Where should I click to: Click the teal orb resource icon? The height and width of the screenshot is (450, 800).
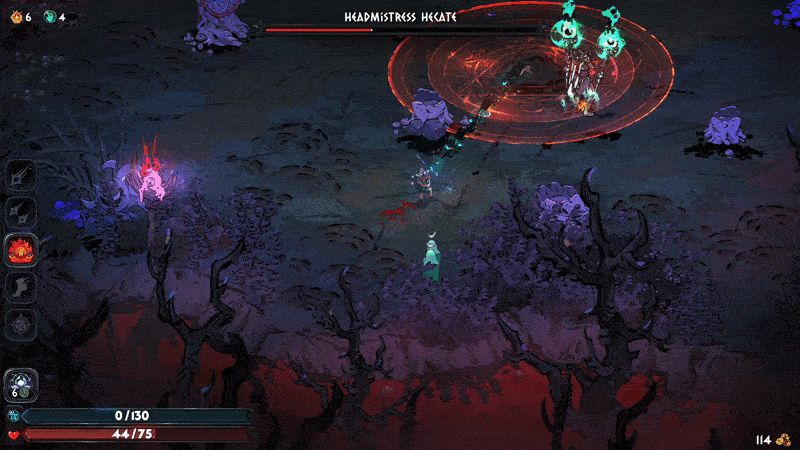49,16
